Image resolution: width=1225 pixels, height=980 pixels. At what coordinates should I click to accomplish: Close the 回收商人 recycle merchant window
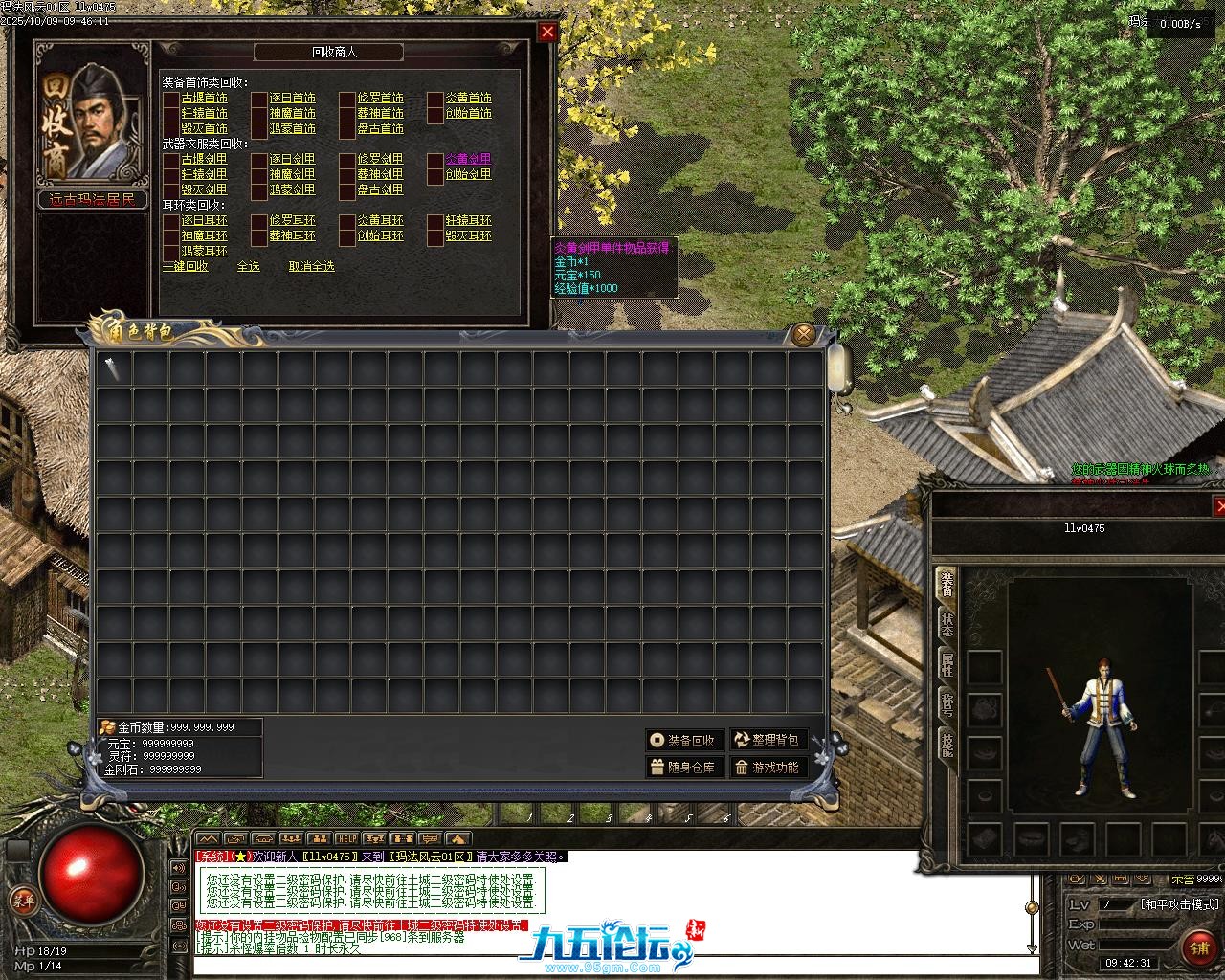pos(547,32)
